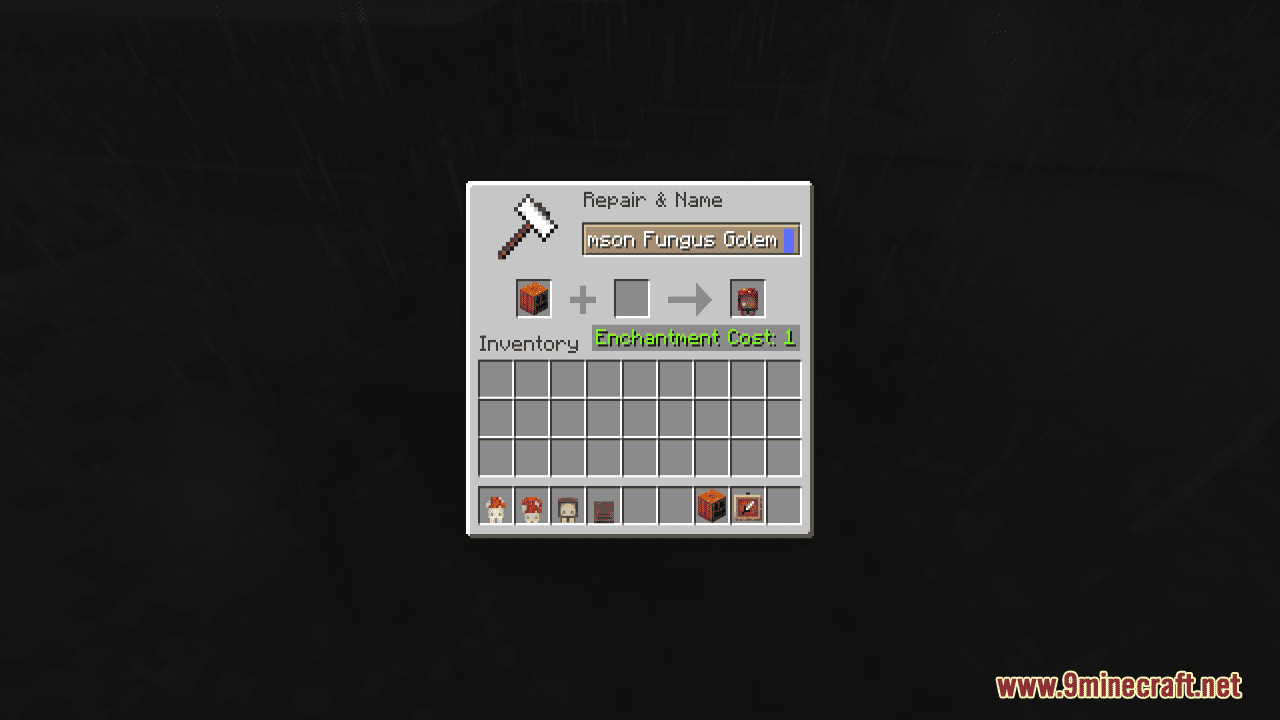Image resolution: width=1280 pixels, height=720 pixels.
Task: Click the empty second material slot of the anvil
Action: 631,298
